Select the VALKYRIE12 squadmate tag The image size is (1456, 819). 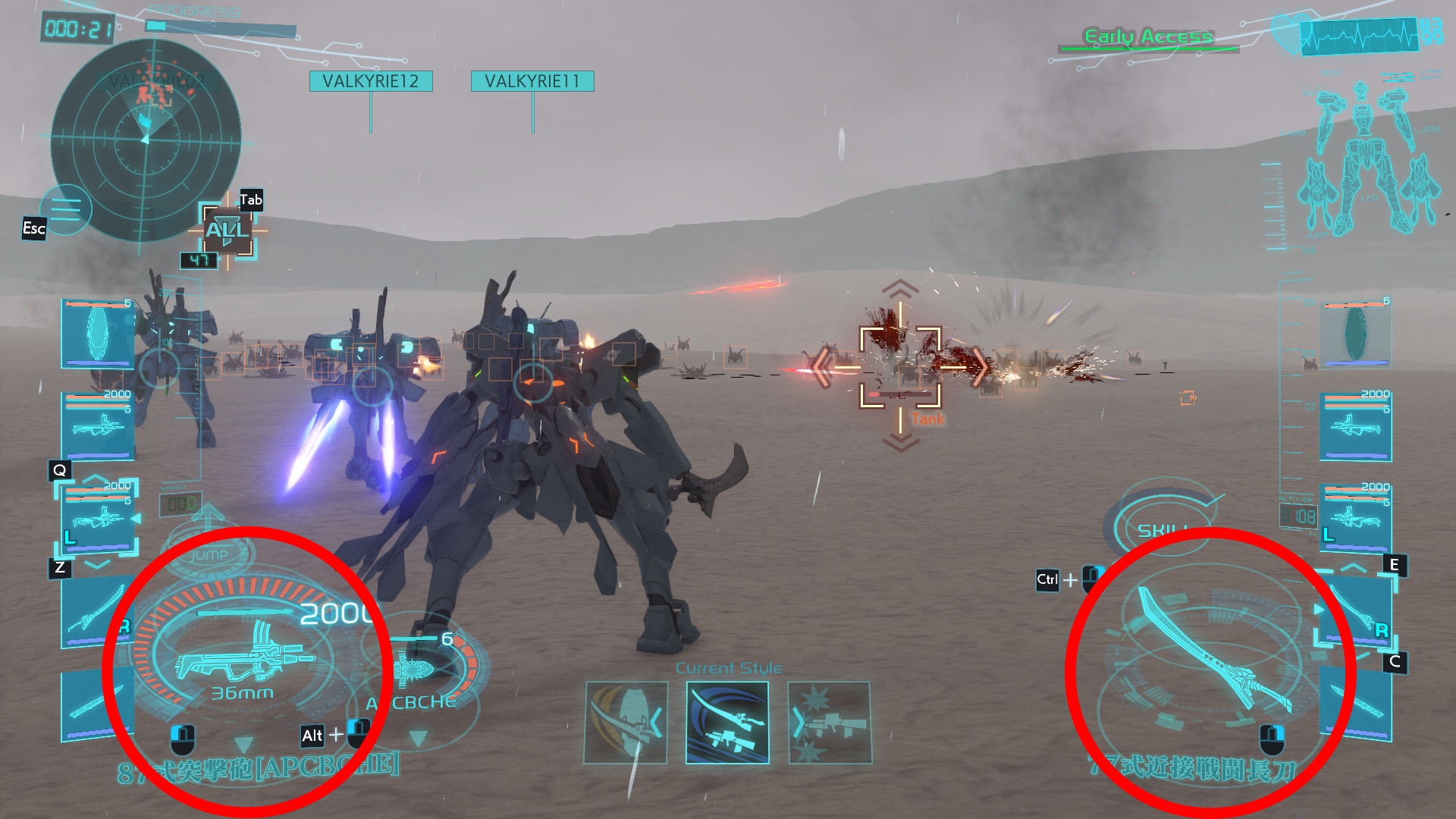tap(371, 81)
